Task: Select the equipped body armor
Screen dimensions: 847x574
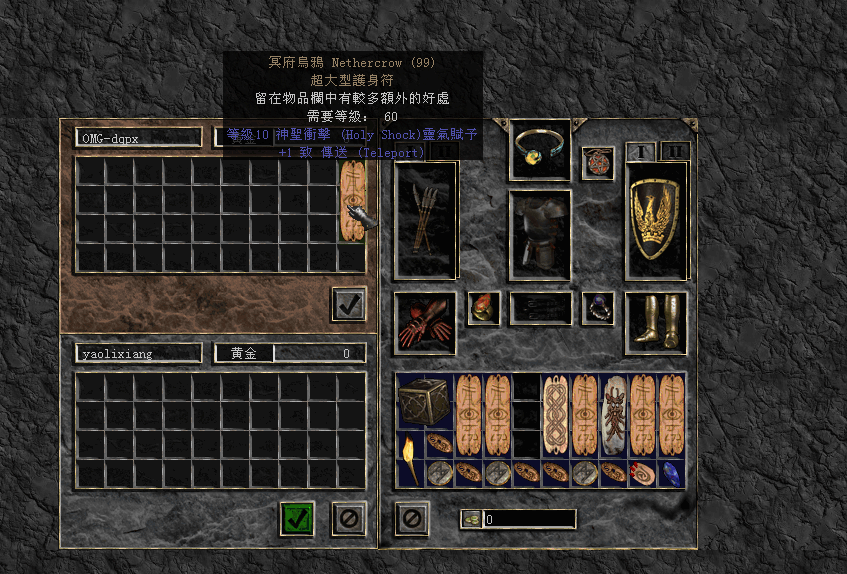Action: pyautogui.click(x=540, y=234)
